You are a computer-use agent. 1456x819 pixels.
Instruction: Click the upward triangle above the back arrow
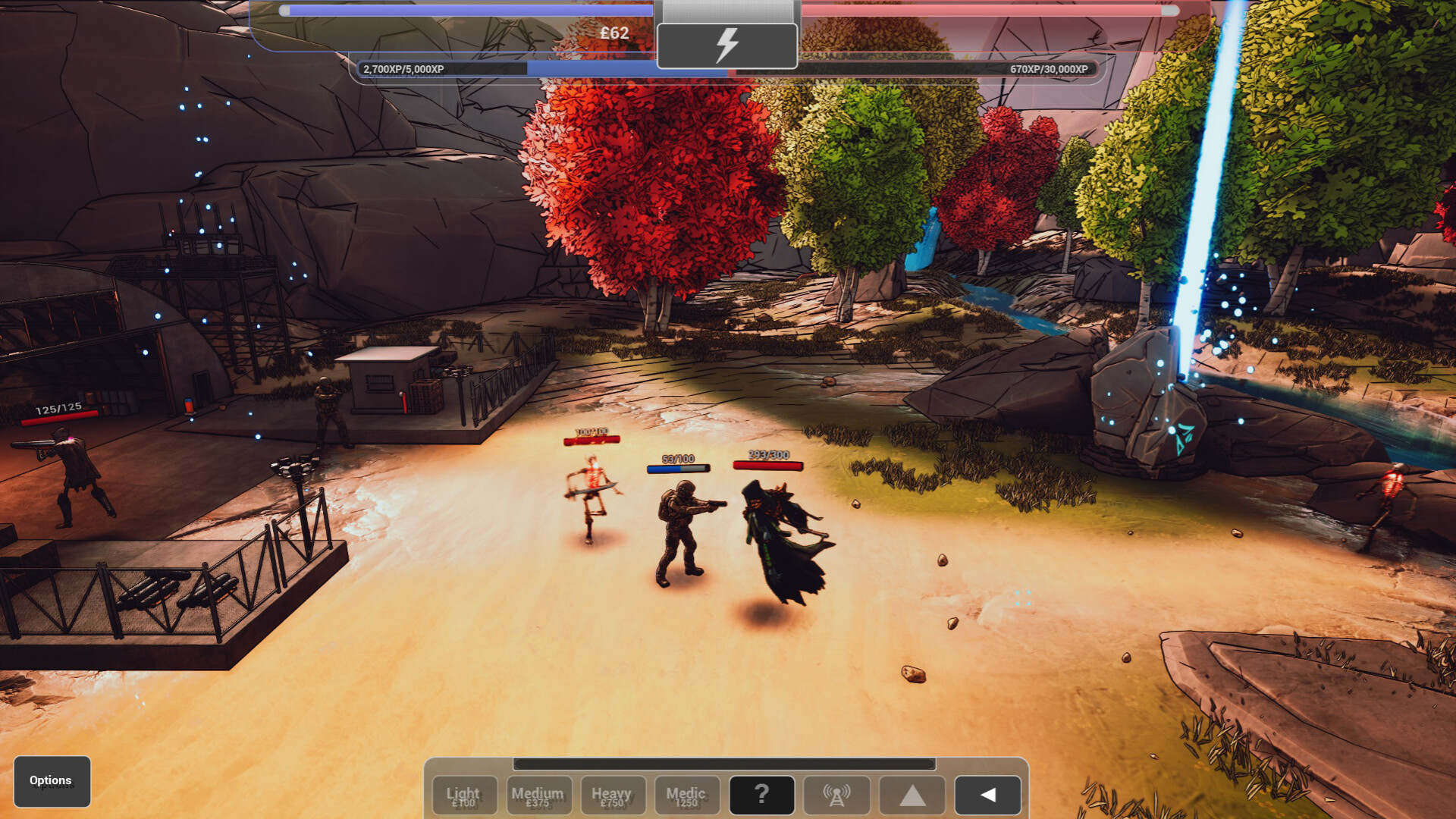[x=912, y=795]
